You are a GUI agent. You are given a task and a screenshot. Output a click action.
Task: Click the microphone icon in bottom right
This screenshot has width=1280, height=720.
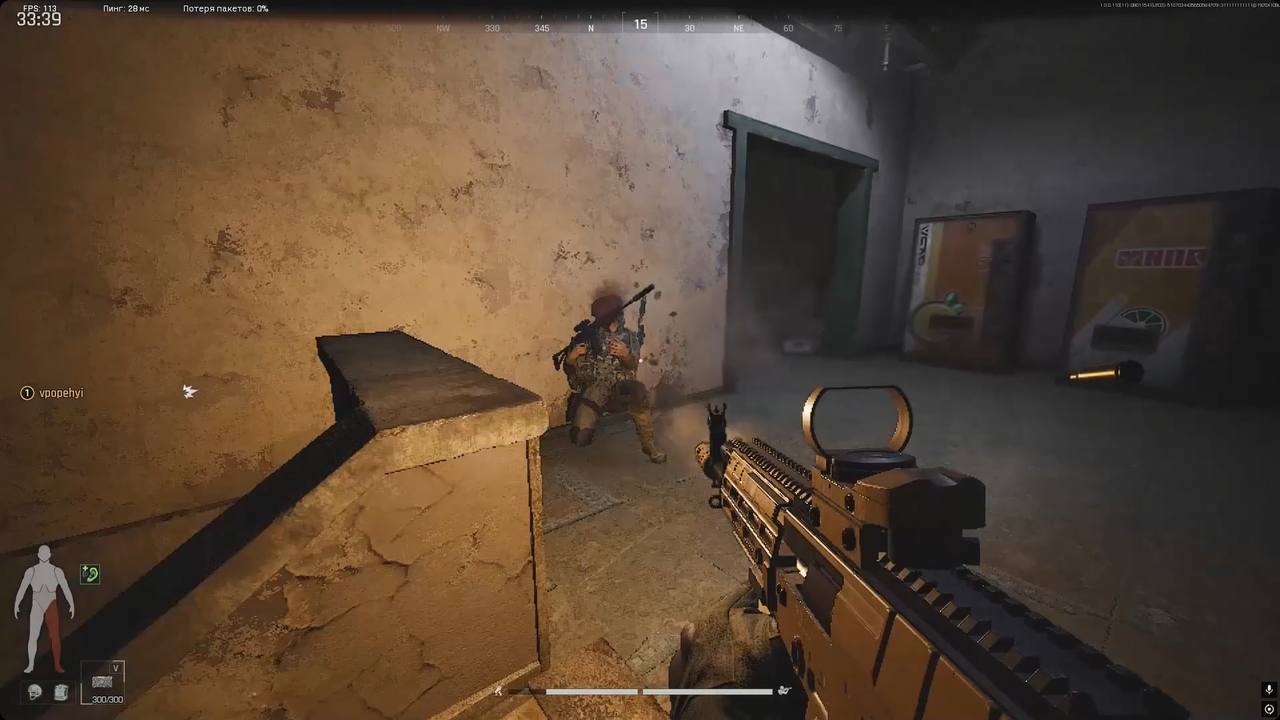pyautogui.click(x=1269, y=690)
